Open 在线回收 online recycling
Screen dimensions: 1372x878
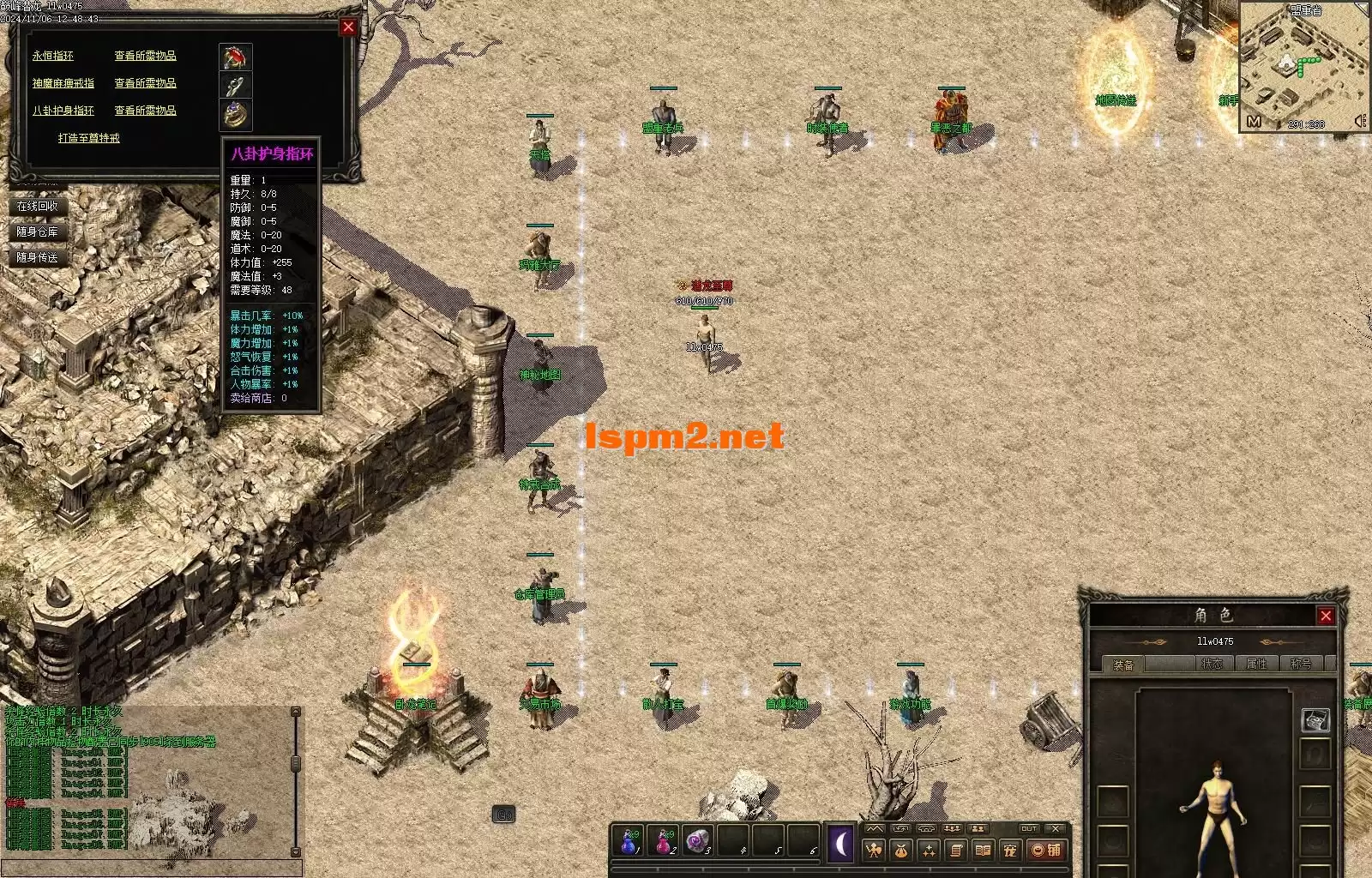pos(38,207)
